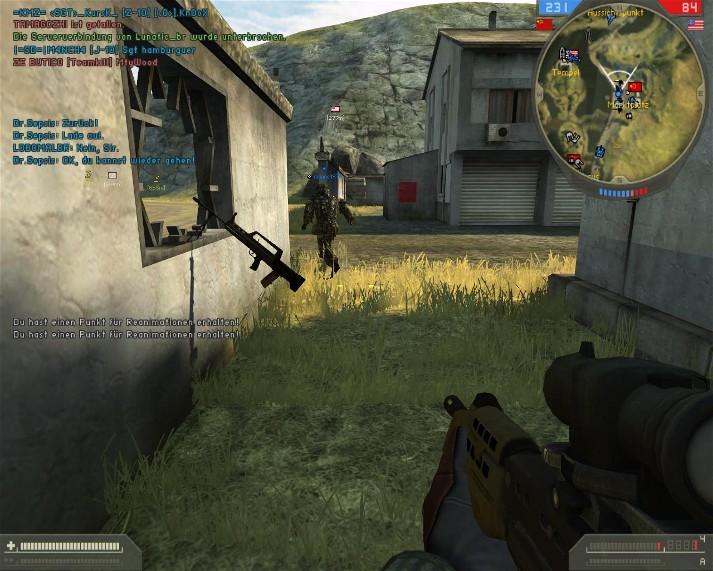
Task: Click the US team flag beside the red ticket count
Action: 696,24
